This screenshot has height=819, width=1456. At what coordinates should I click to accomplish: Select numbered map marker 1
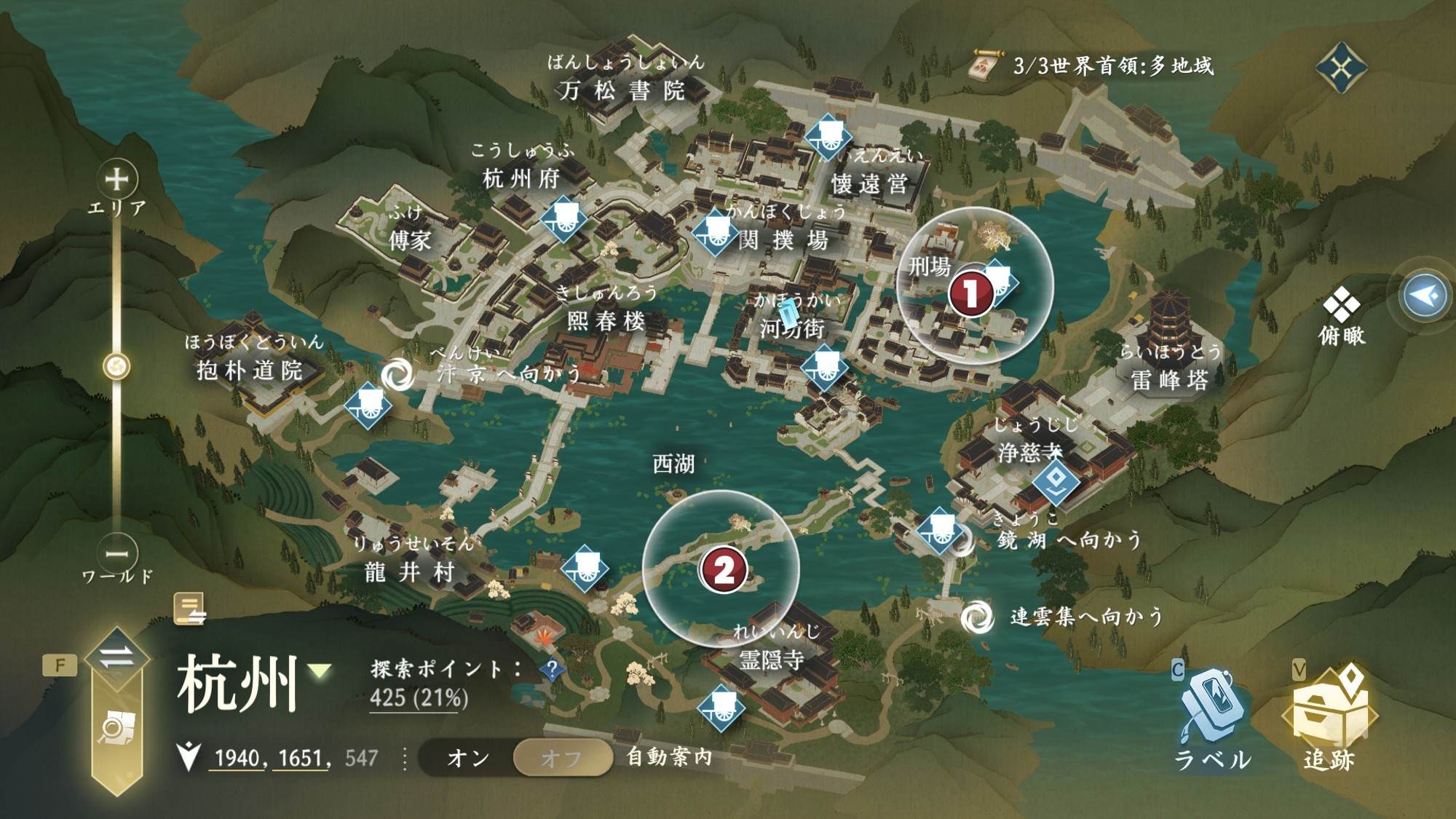[970, 293]
